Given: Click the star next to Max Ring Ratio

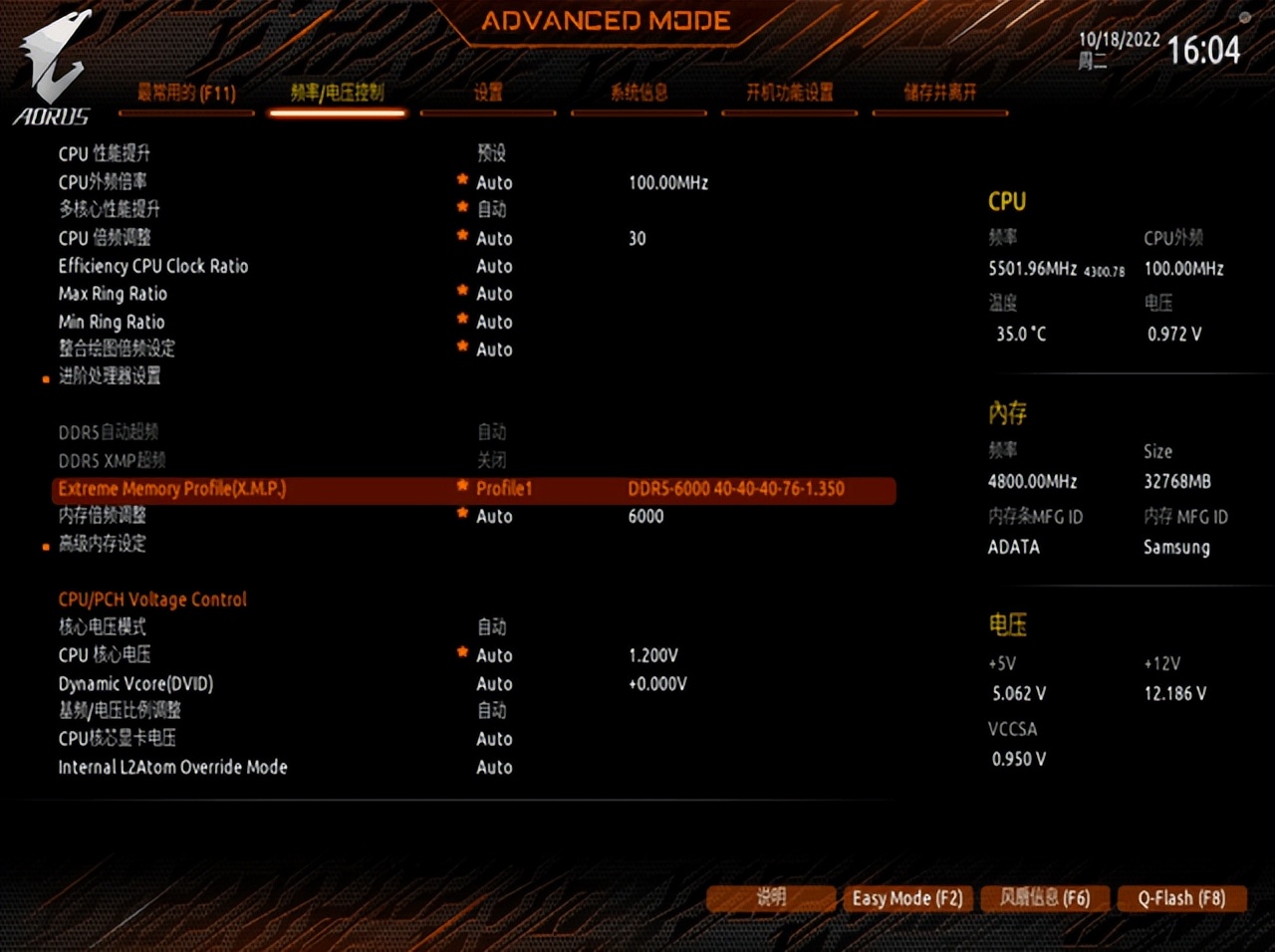Looking at the screenshot, I should coord(461,290).
